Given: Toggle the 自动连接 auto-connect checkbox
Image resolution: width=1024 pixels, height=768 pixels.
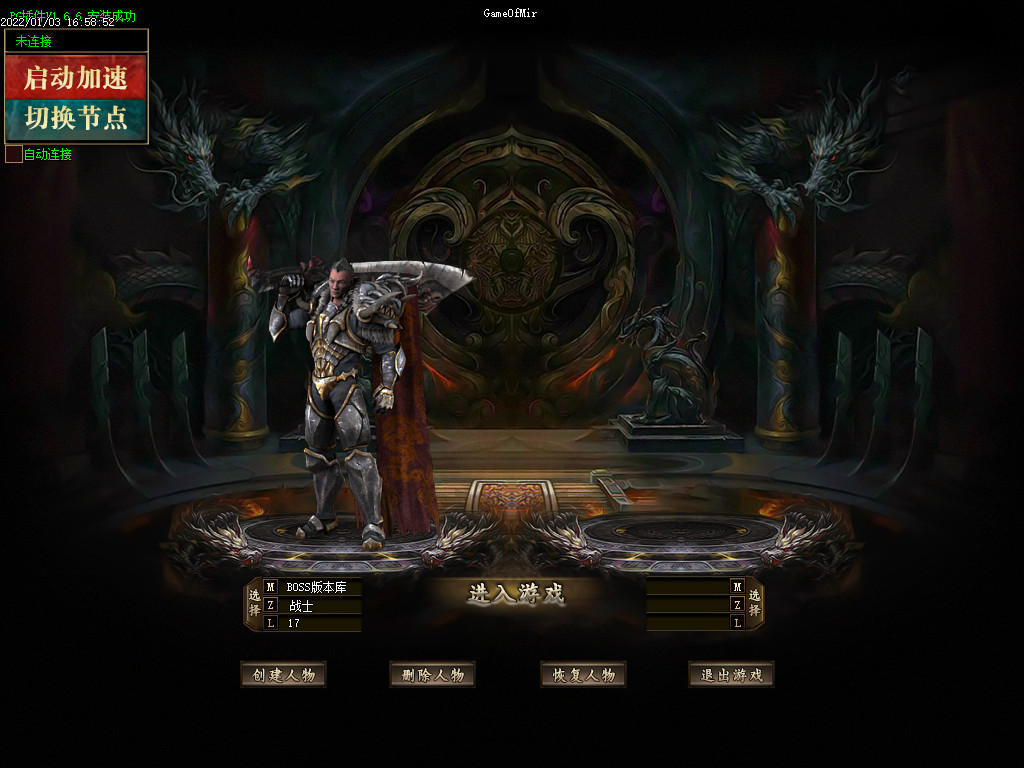Looking at the screenshot, I should (14, 154).
